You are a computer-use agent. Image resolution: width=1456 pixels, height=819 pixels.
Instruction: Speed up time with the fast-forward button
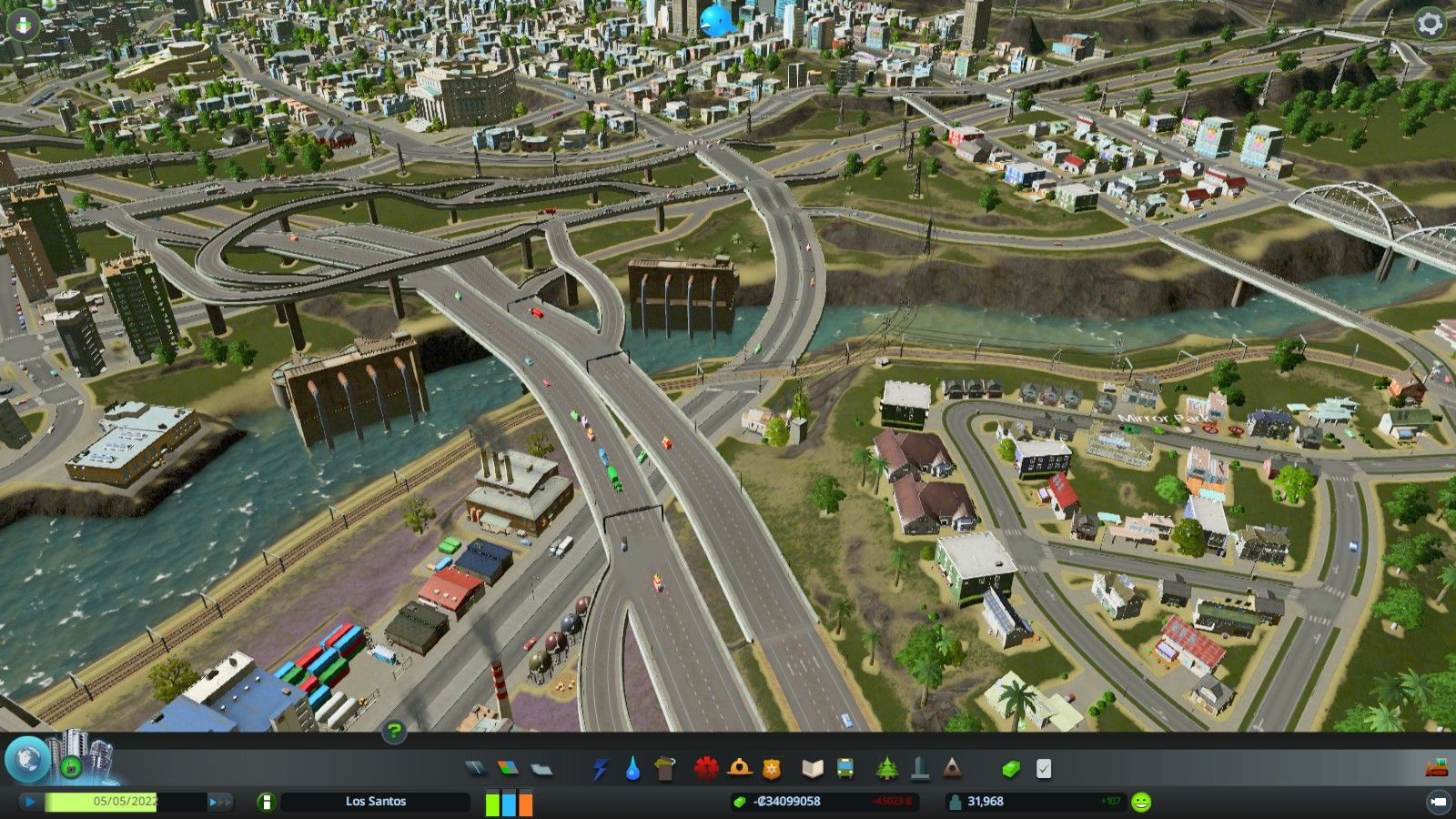tap(222, 802)
